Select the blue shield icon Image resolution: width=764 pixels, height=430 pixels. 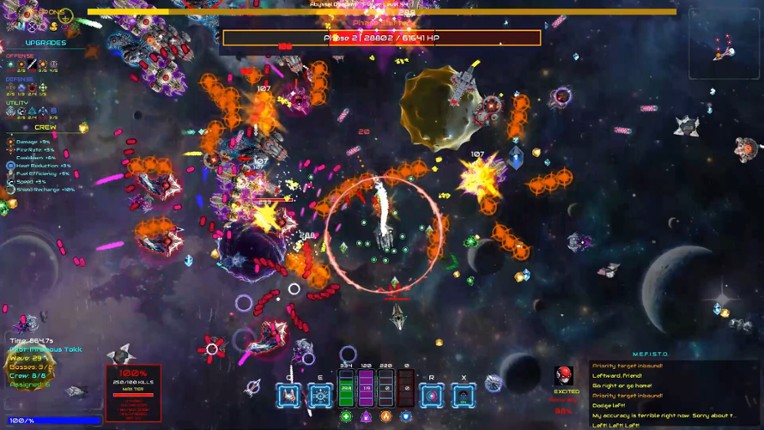(406, 416)
